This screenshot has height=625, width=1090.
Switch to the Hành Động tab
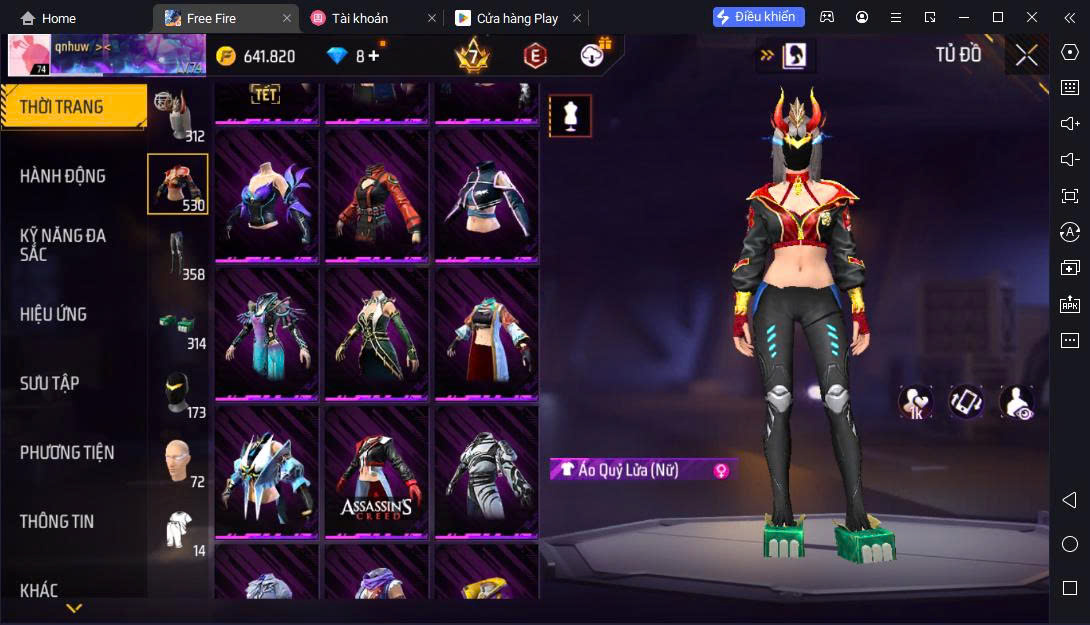tap(62, 176)
